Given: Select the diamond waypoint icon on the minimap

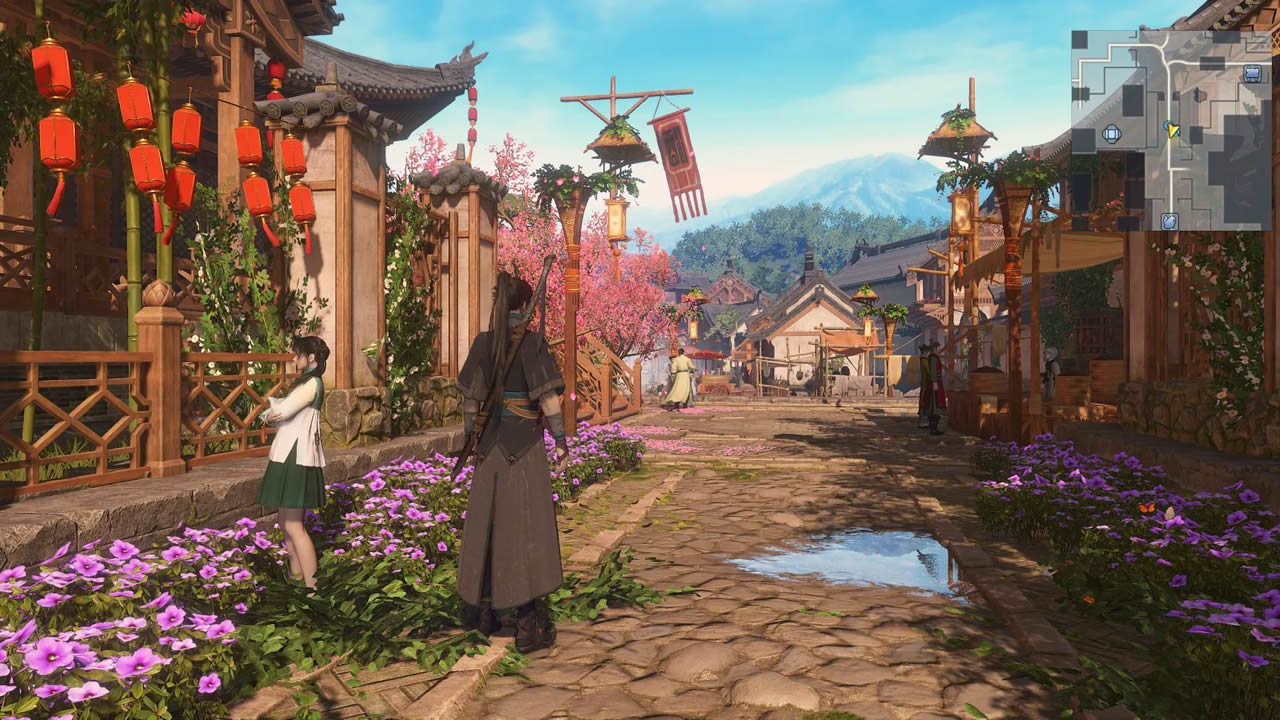Looking at the screenshot, I should click(x=1112, y=132).
